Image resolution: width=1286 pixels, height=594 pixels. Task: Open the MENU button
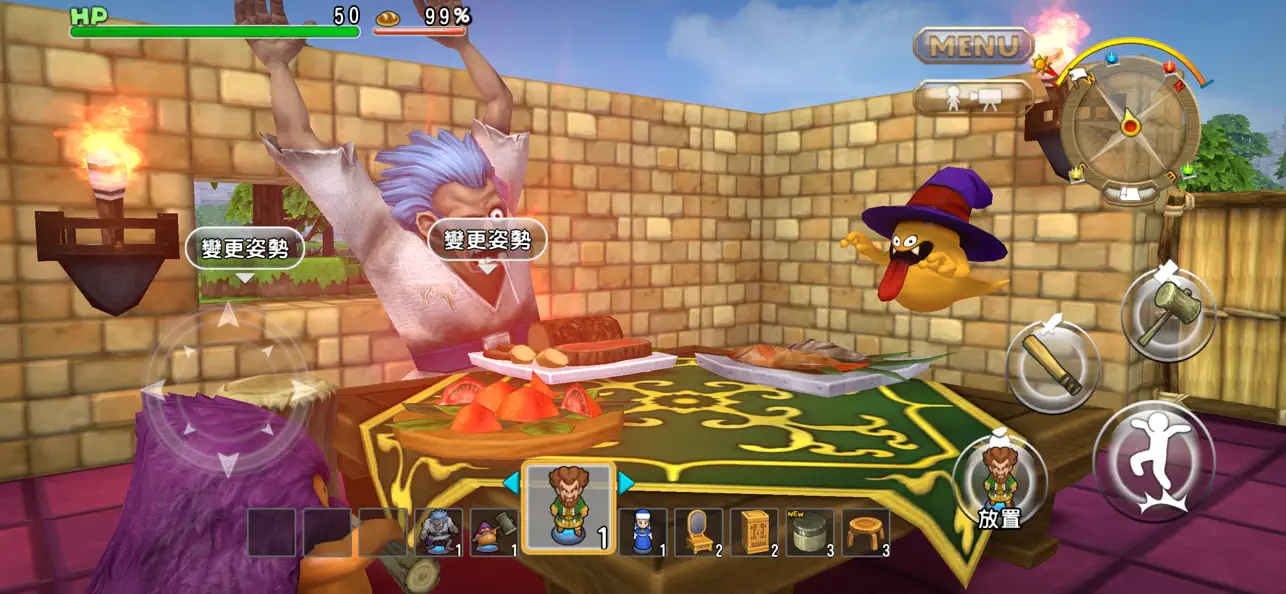click(972, 45)
